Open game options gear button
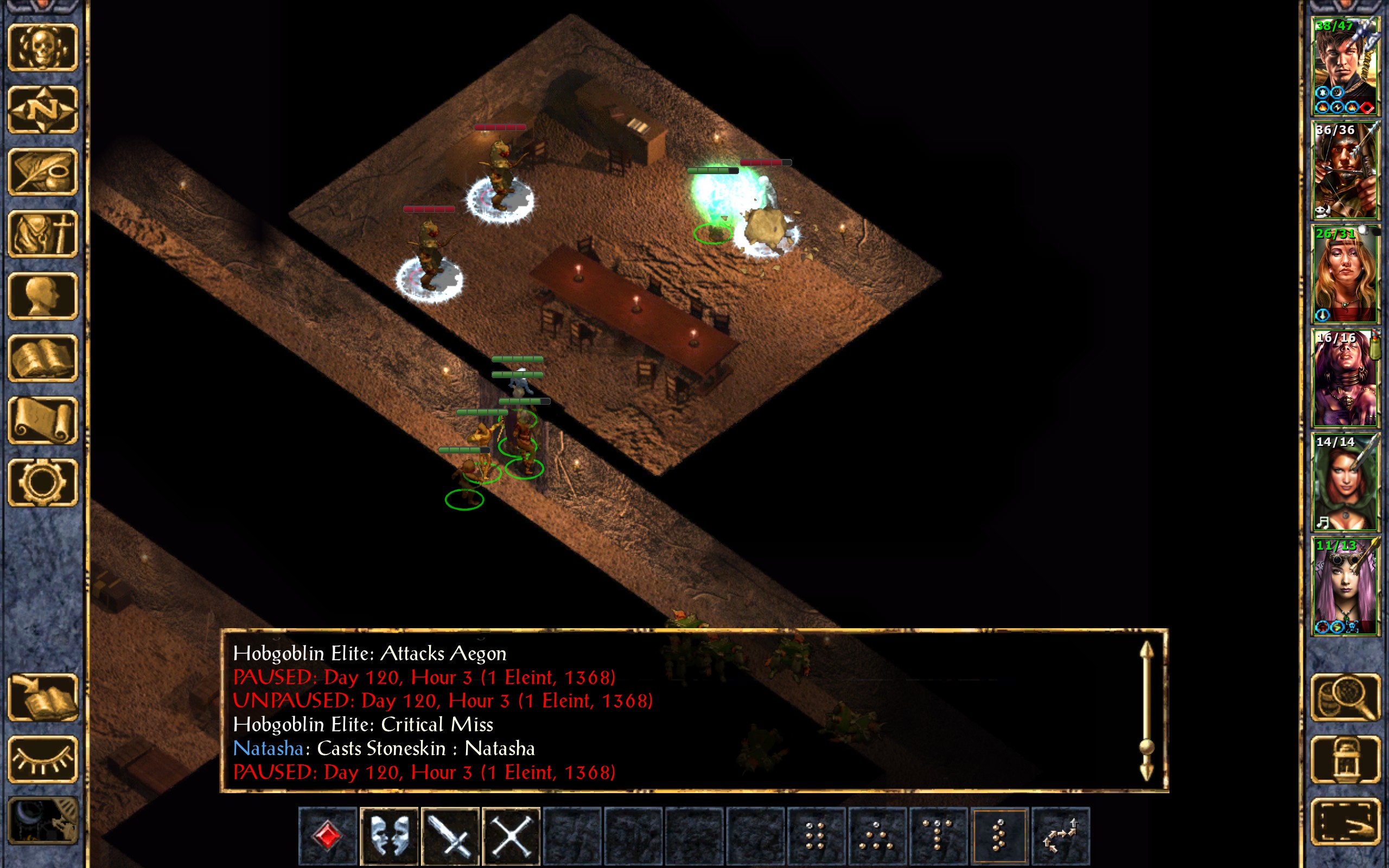The width and height of the screenshot is (1389, 868). tap(43, 482)
